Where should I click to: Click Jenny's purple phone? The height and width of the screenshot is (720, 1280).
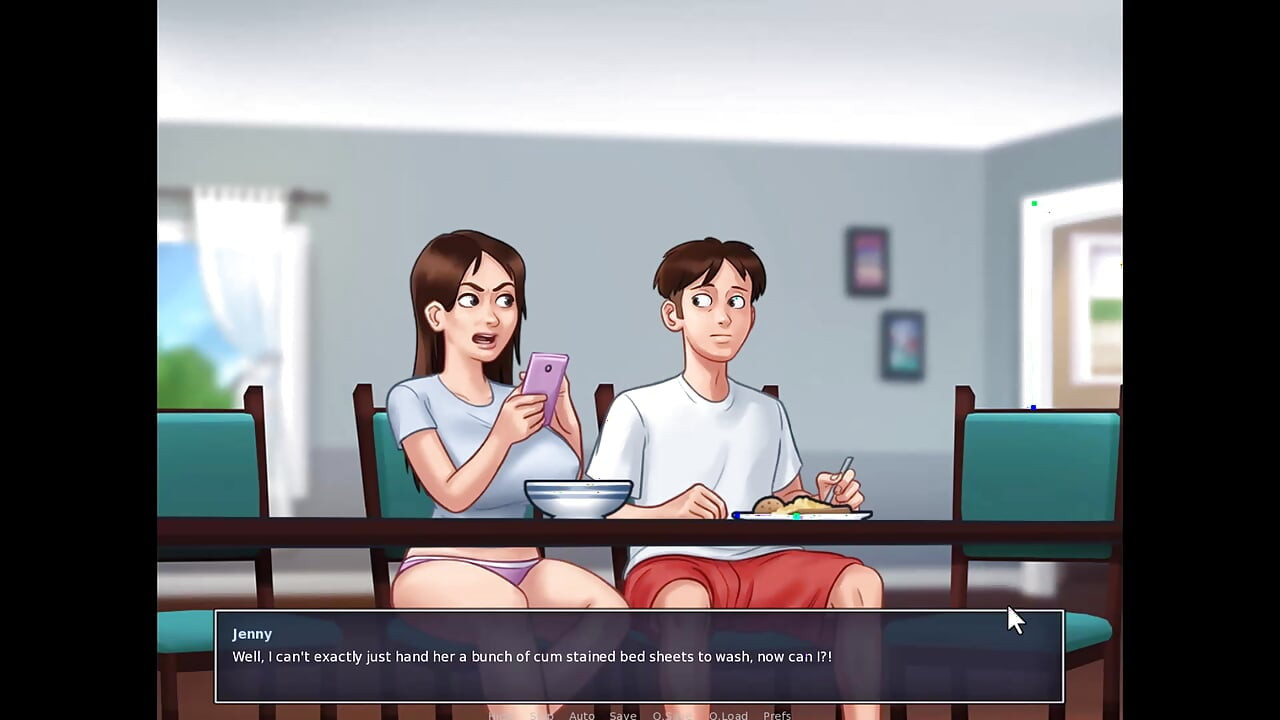click(544, 385)
